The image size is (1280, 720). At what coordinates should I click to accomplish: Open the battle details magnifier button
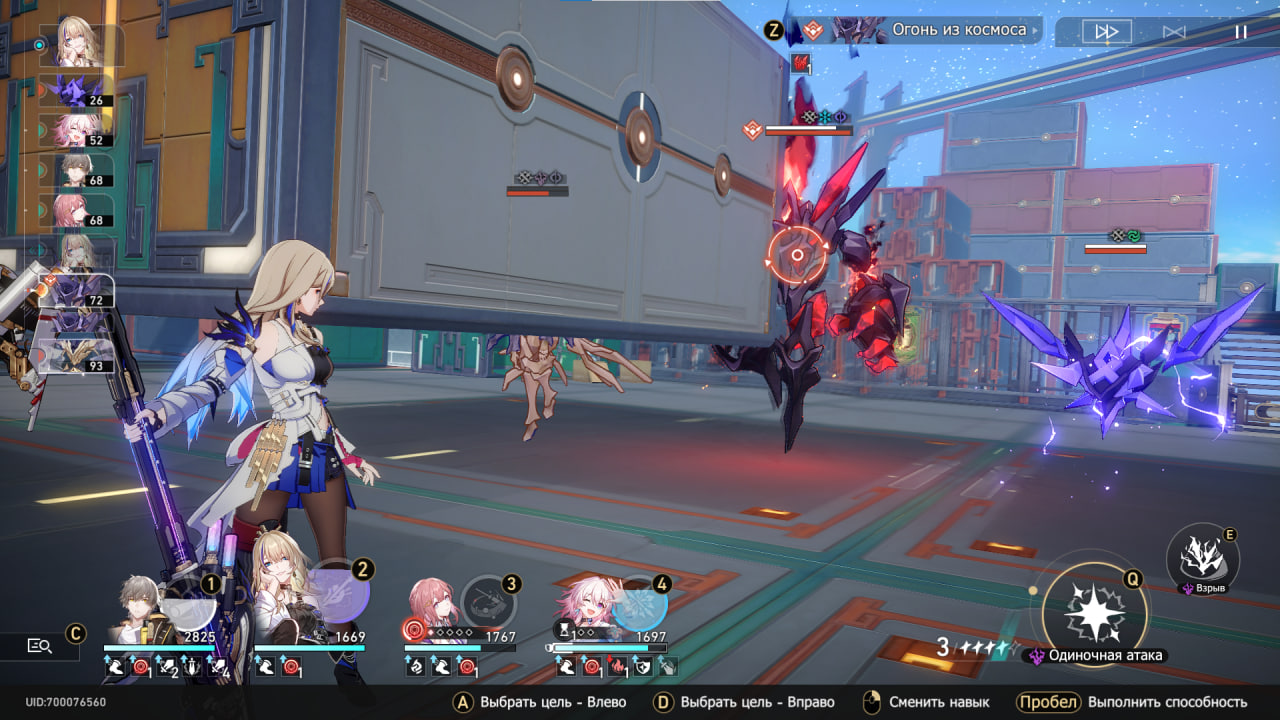(x=40, y=646)
